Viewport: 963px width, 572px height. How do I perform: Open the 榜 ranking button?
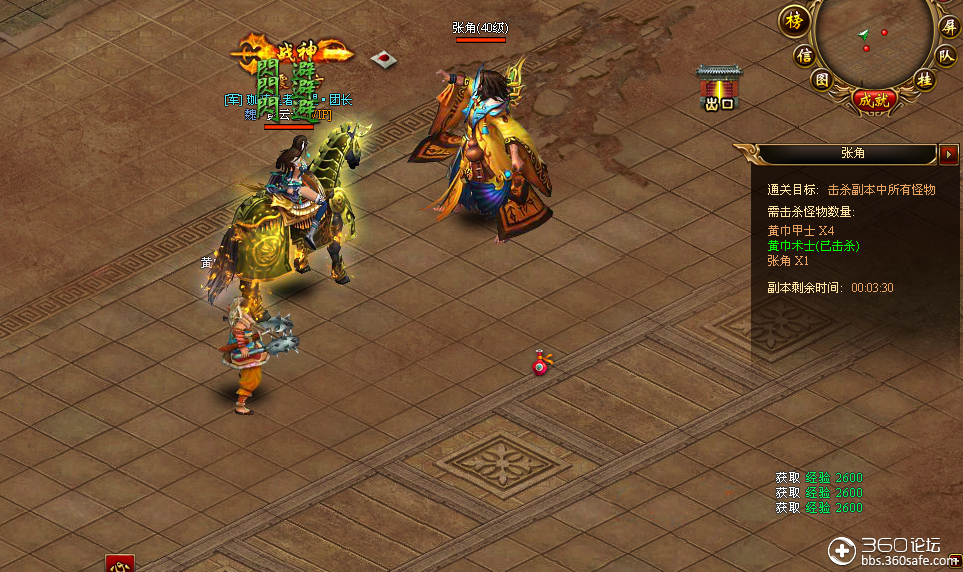796,20
